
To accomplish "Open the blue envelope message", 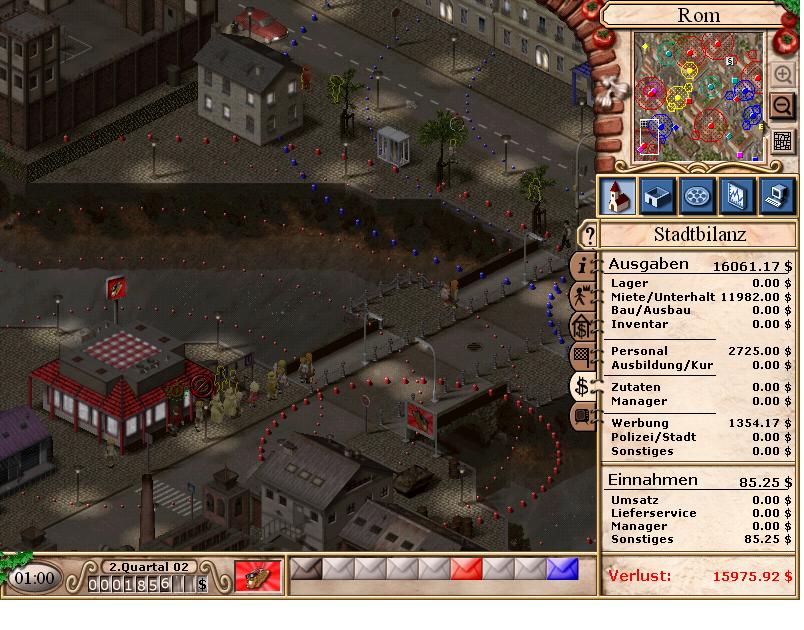I will [x=562, y=570].
